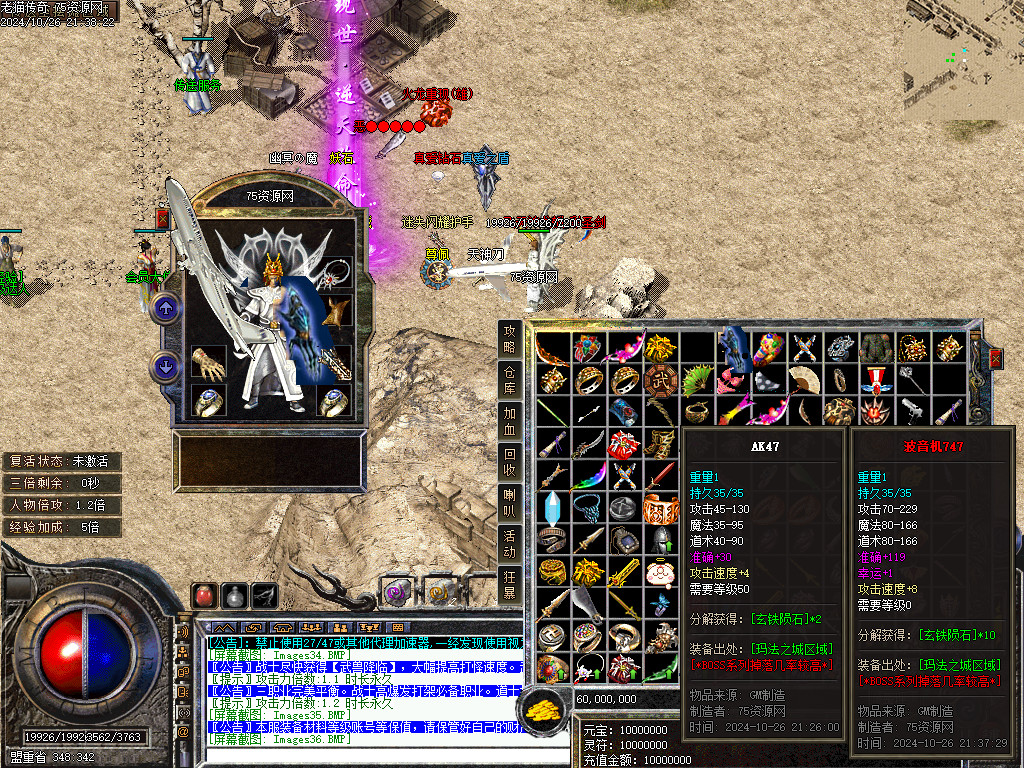Close the character equipment panel
The height and width of the screenshot is (768, 1024).
(163, 218)
